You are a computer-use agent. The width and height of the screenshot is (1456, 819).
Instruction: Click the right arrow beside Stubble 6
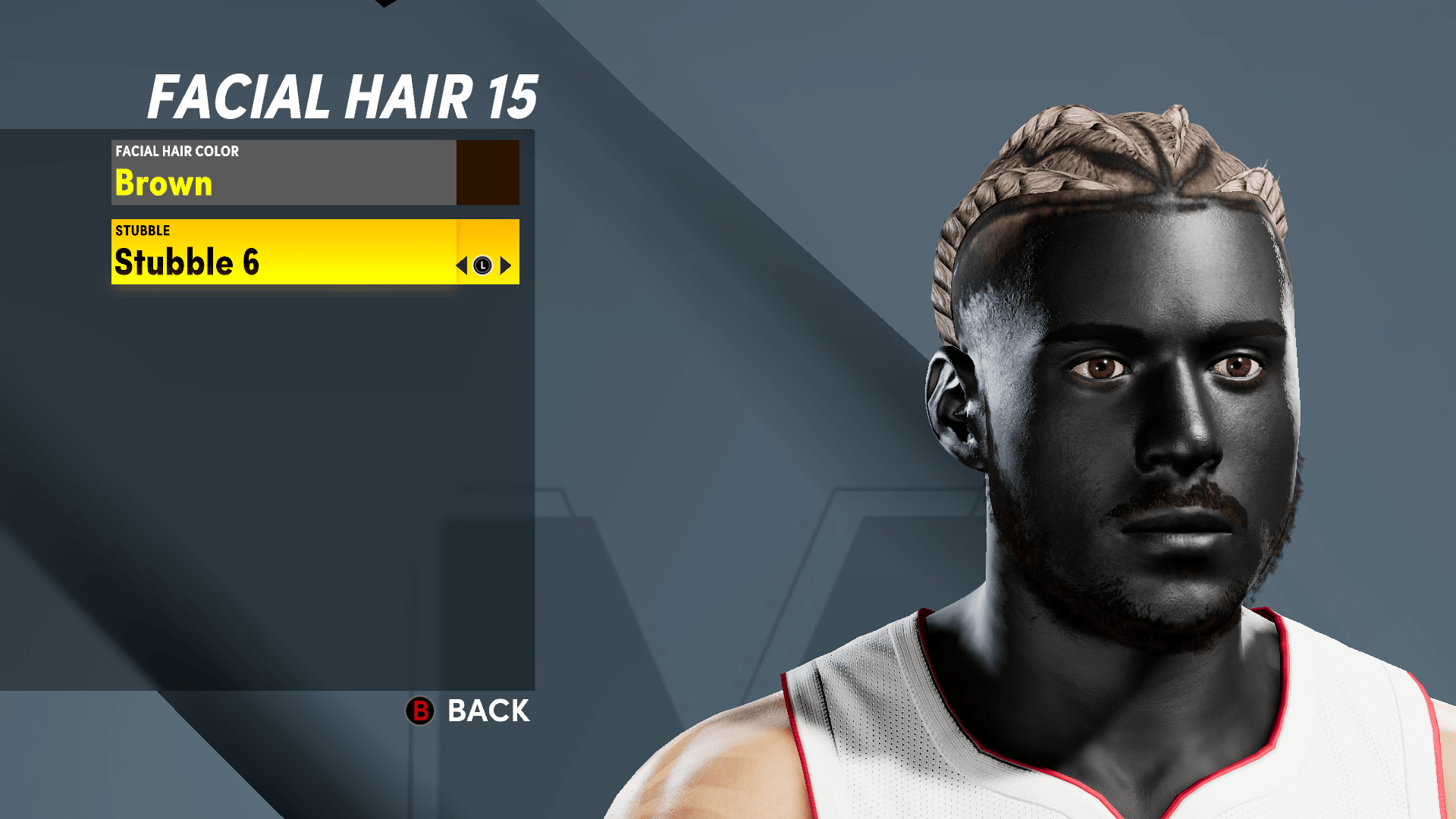pos(507,265)
